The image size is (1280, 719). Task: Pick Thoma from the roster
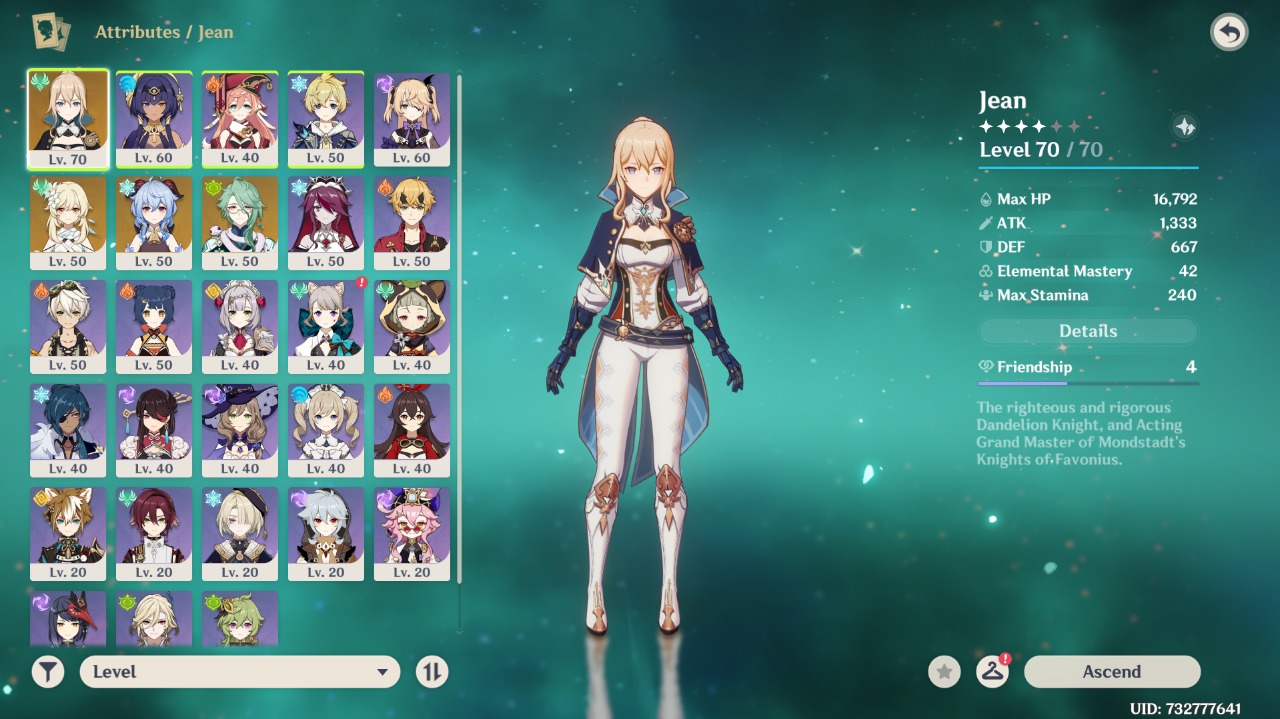(412, 222)
